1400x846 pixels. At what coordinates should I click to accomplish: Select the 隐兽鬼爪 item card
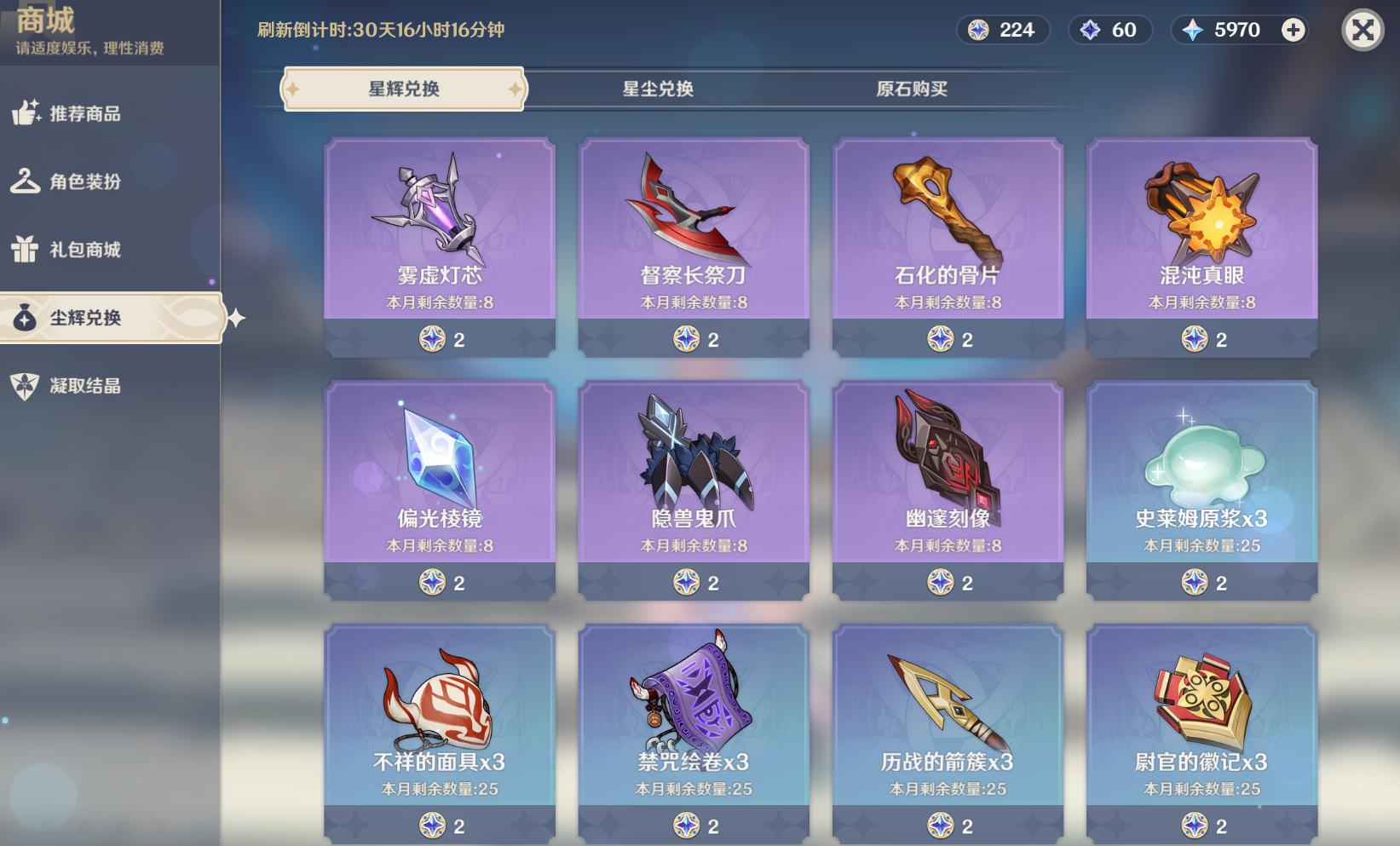[x=694, y=489]
